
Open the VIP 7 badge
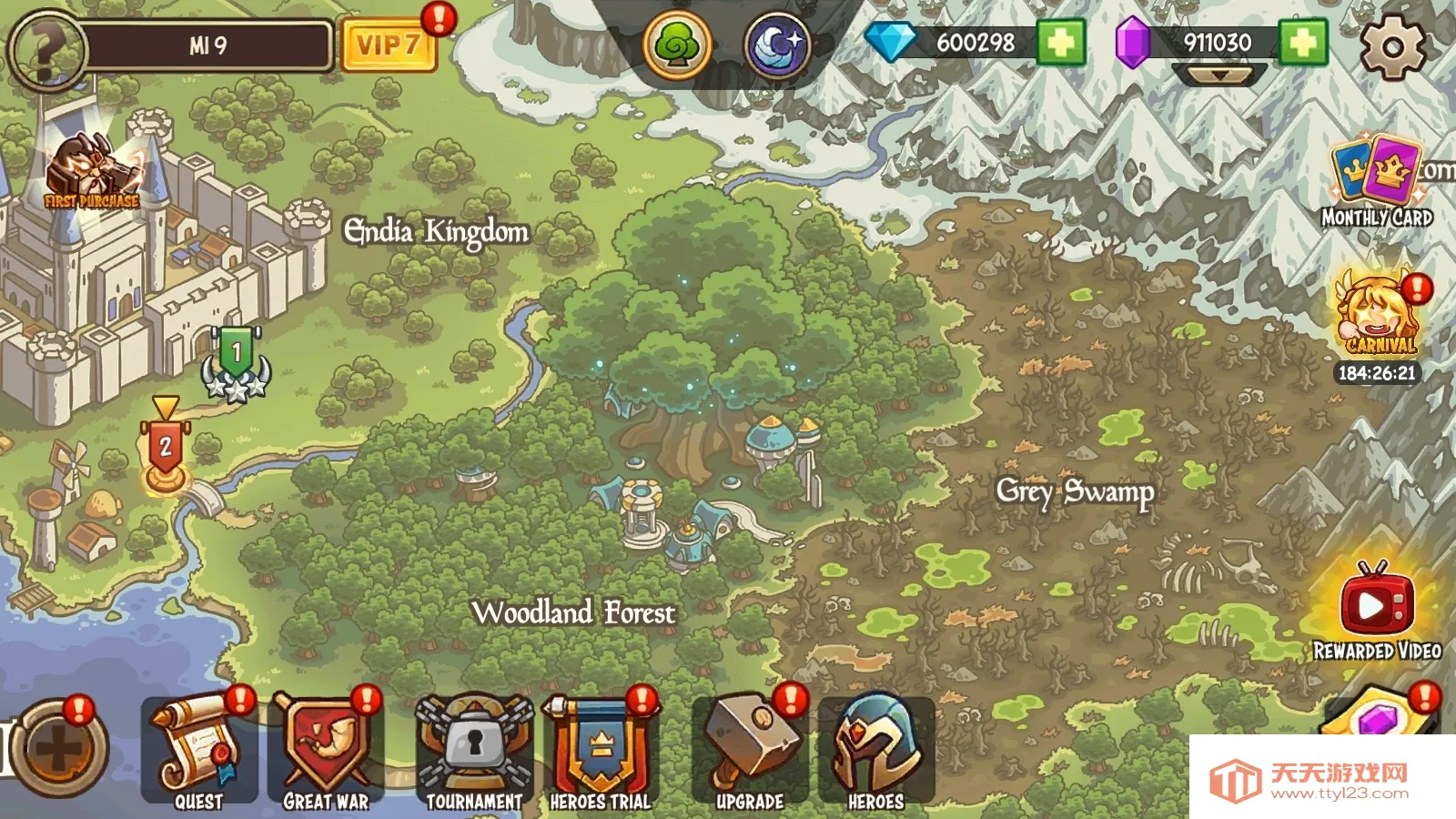click(388, 45)
